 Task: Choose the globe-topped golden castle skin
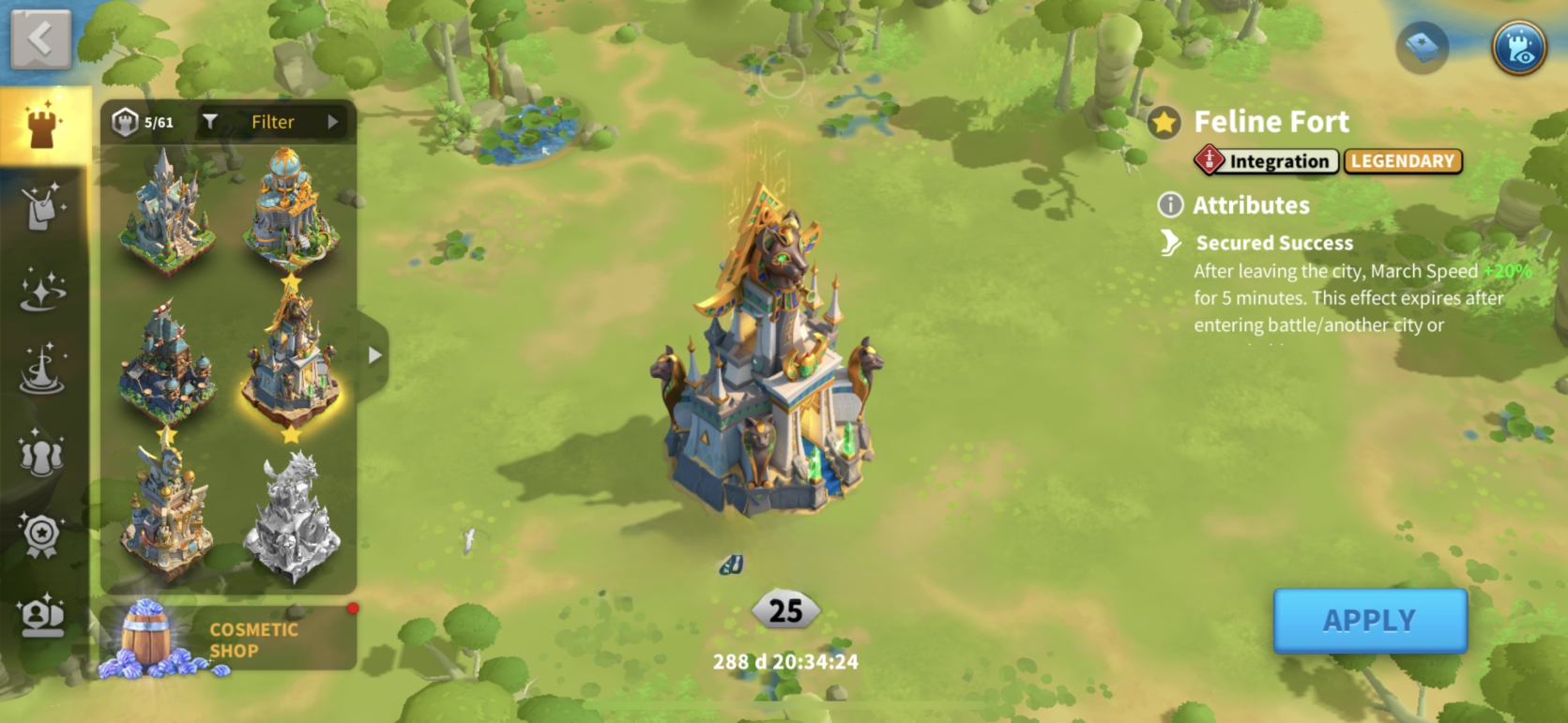click(x=291, y=211)
